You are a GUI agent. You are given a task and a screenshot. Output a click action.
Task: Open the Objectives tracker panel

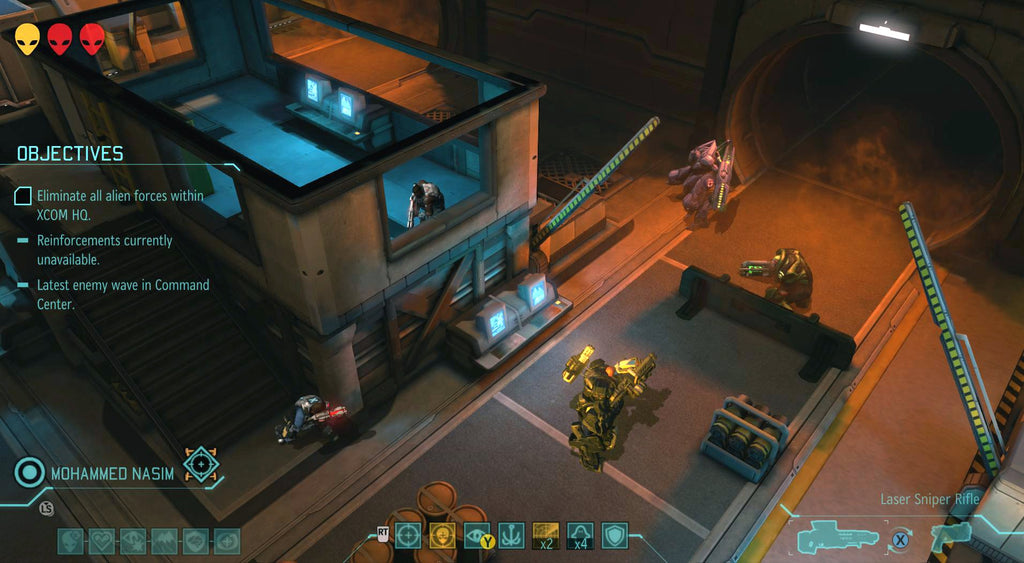pos(70,153)
